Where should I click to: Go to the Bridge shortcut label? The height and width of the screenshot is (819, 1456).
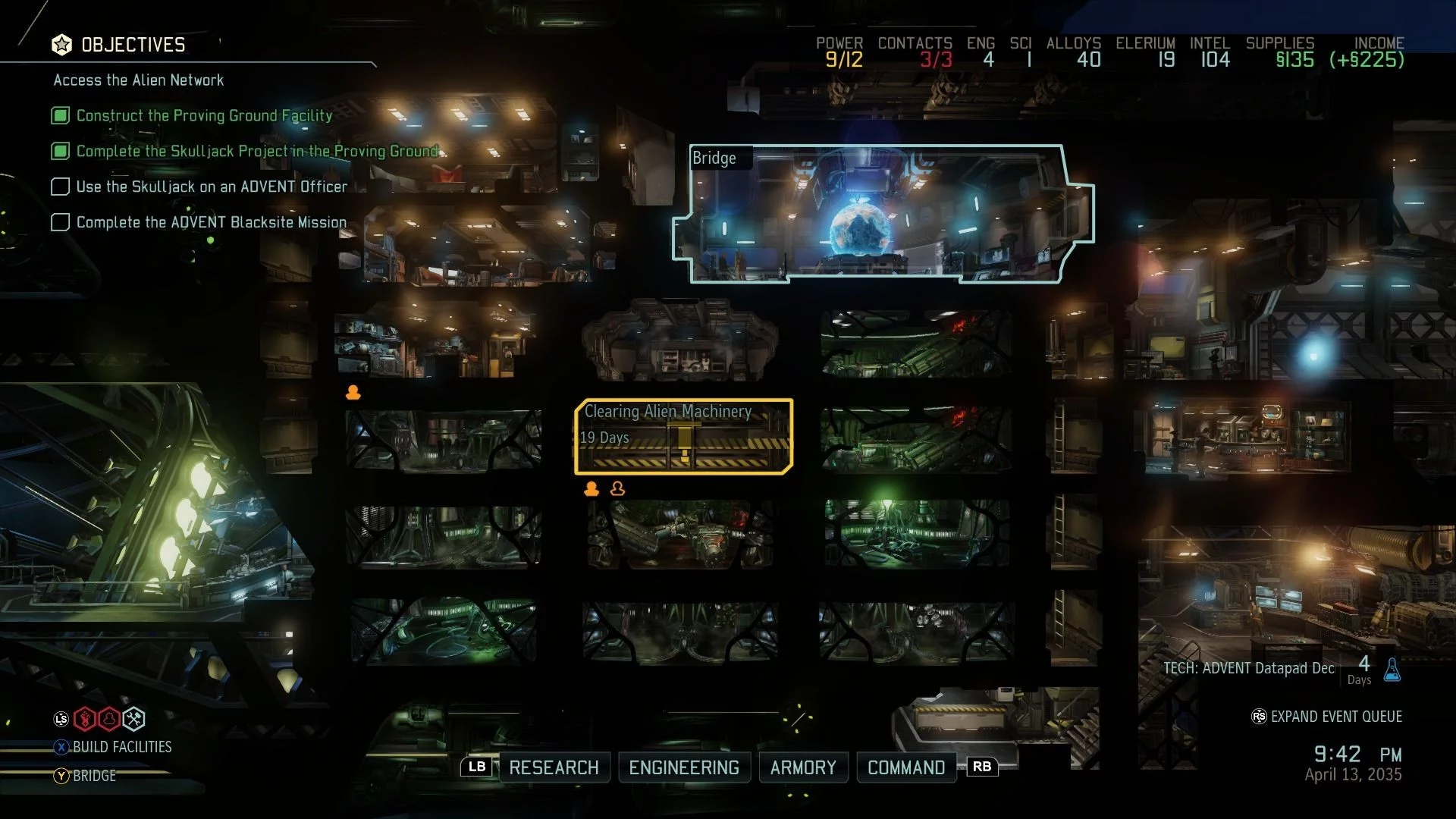[94, 776]
